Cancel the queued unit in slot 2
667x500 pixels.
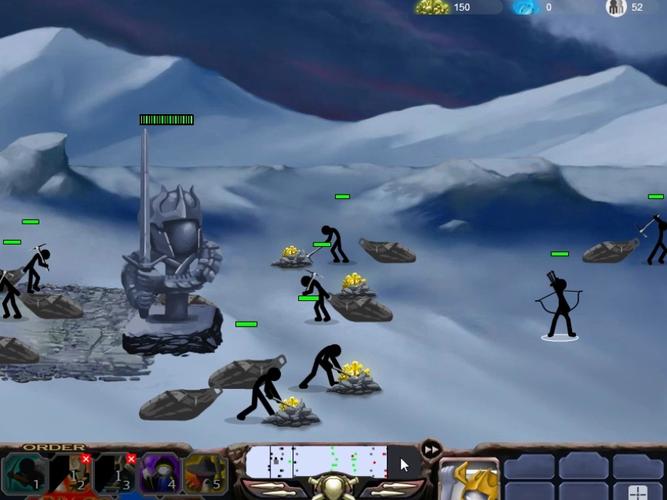pos(85,459)
